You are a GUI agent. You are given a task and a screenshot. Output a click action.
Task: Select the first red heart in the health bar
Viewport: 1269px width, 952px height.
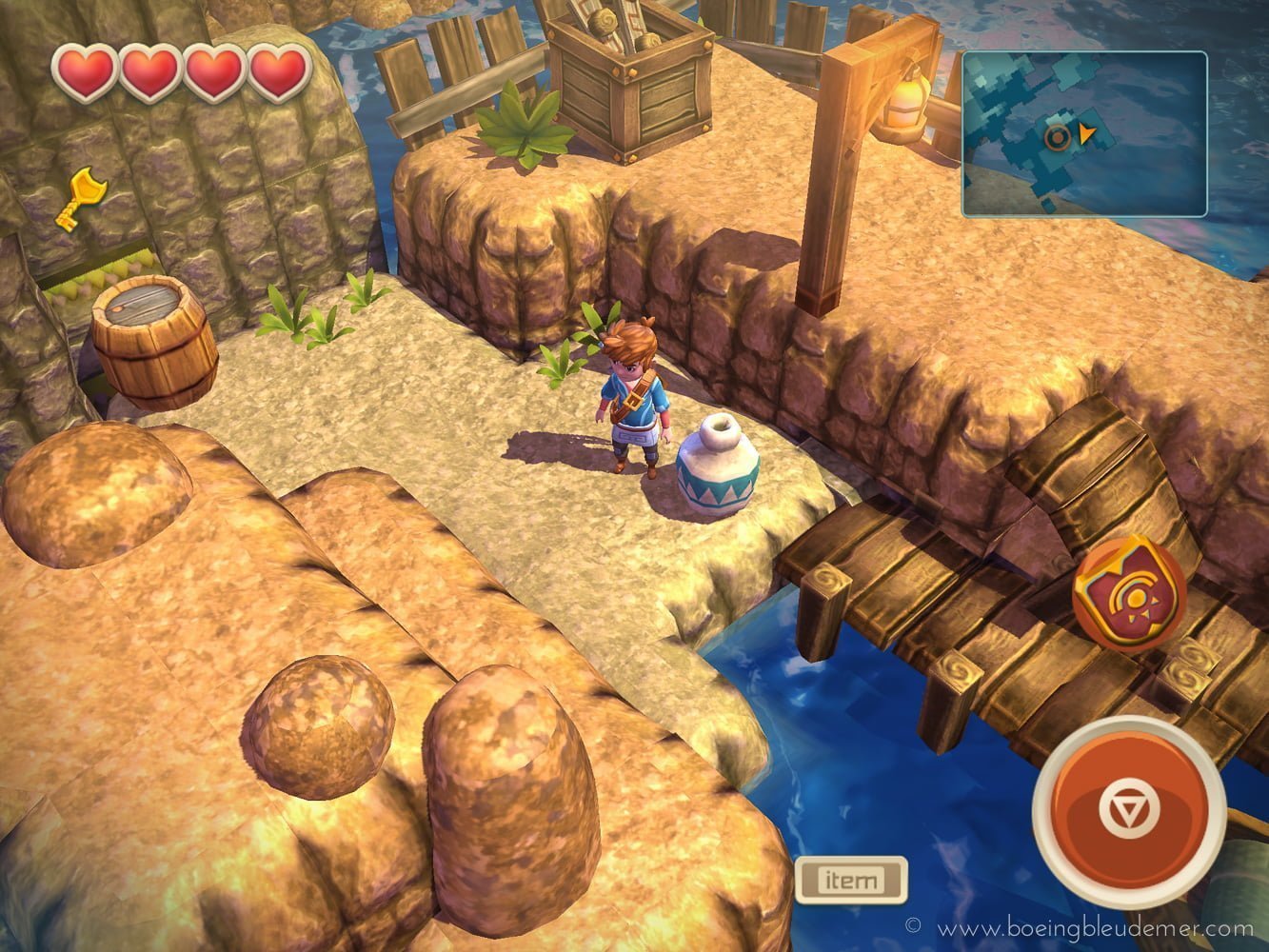86,71
